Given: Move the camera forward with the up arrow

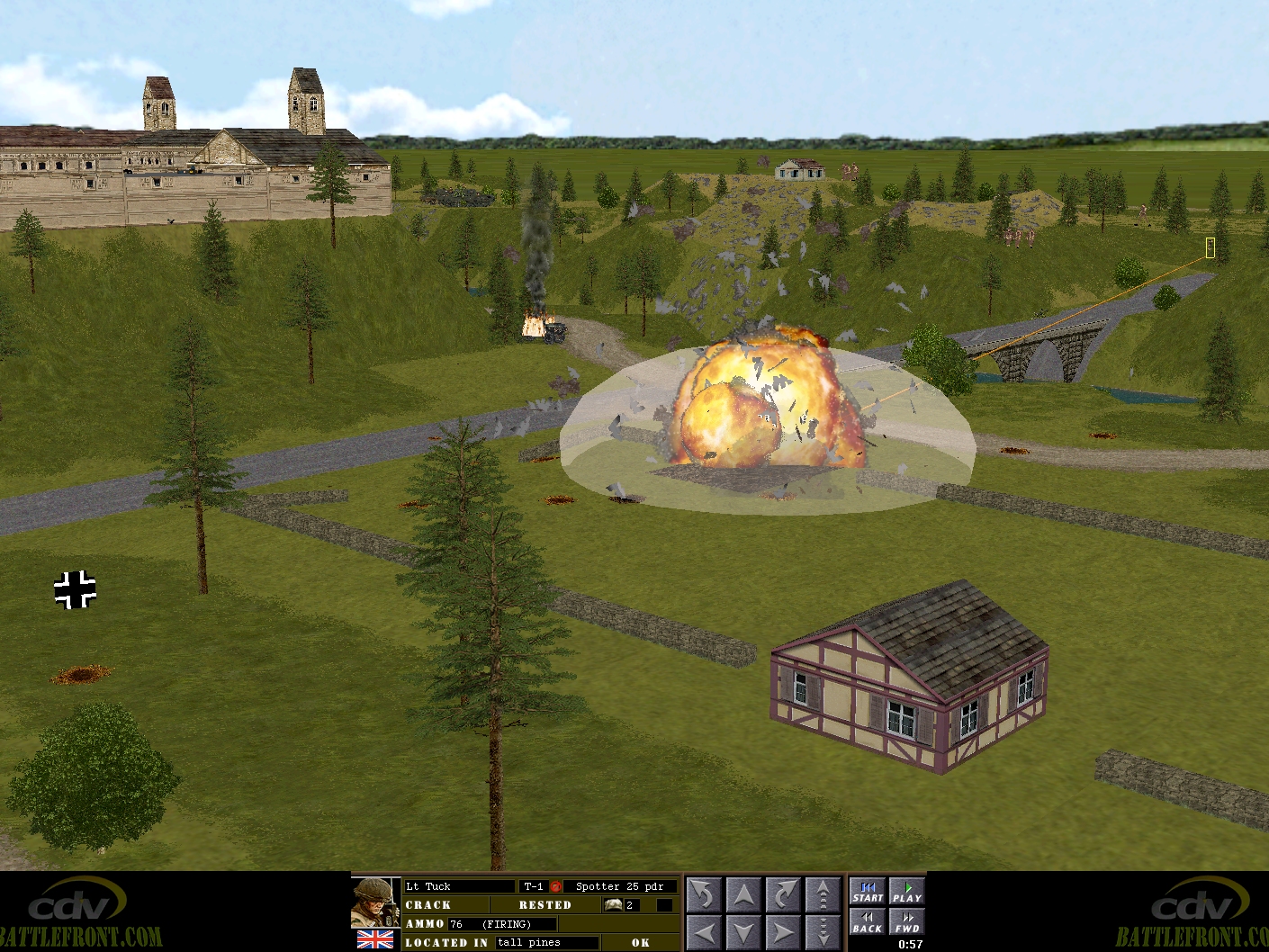Looking at the screenshot, I should (x=744, y=895).
